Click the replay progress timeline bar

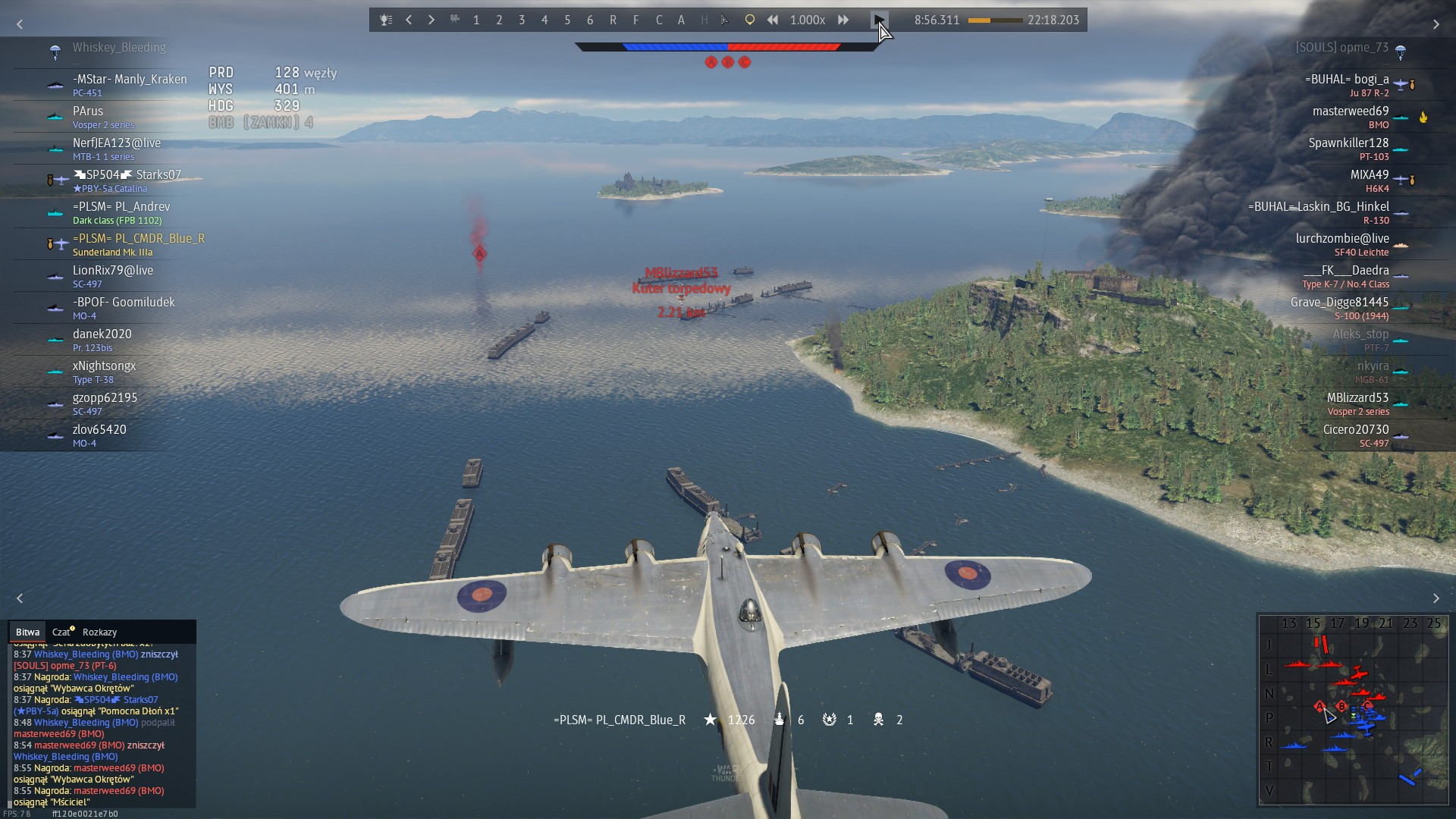click(x=995, y=20)
